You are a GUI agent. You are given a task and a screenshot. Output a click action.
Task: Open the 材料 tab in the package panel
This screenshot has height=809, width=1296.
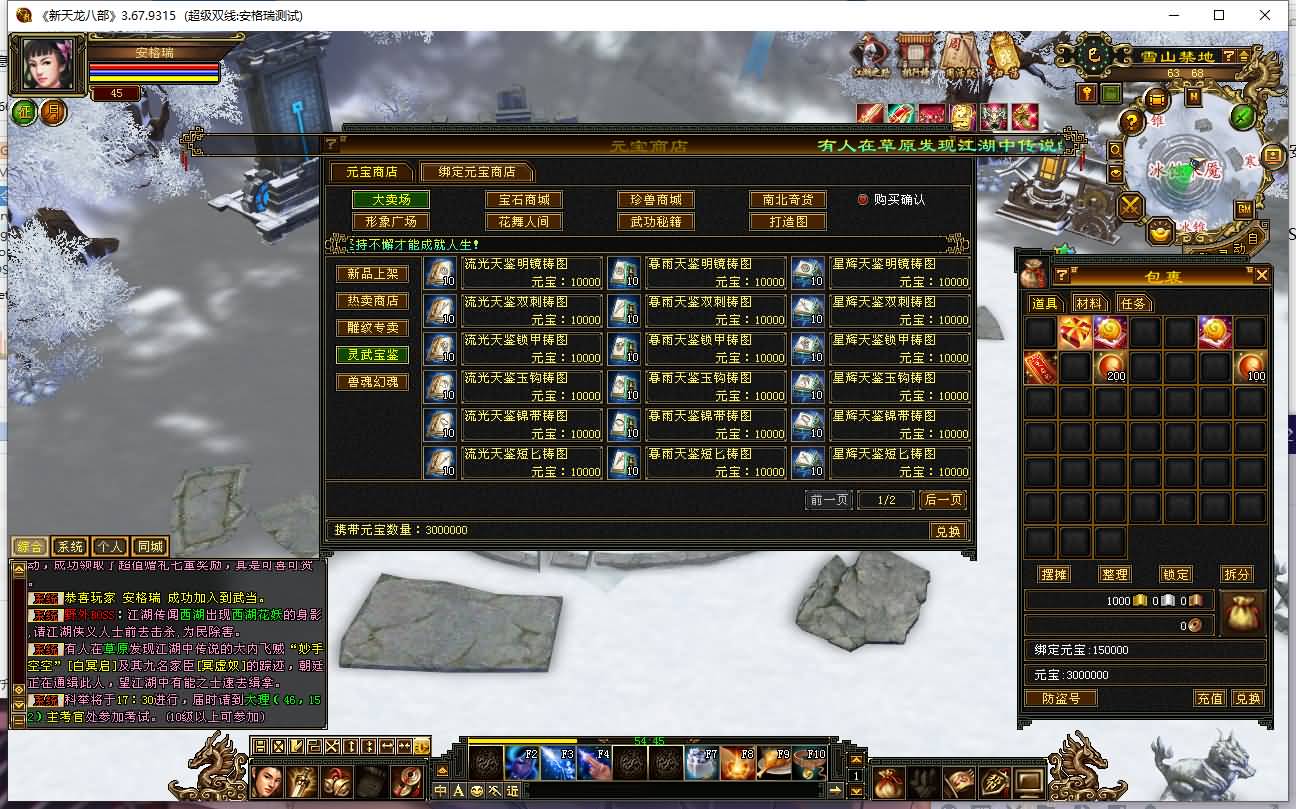click(1090, 303)
